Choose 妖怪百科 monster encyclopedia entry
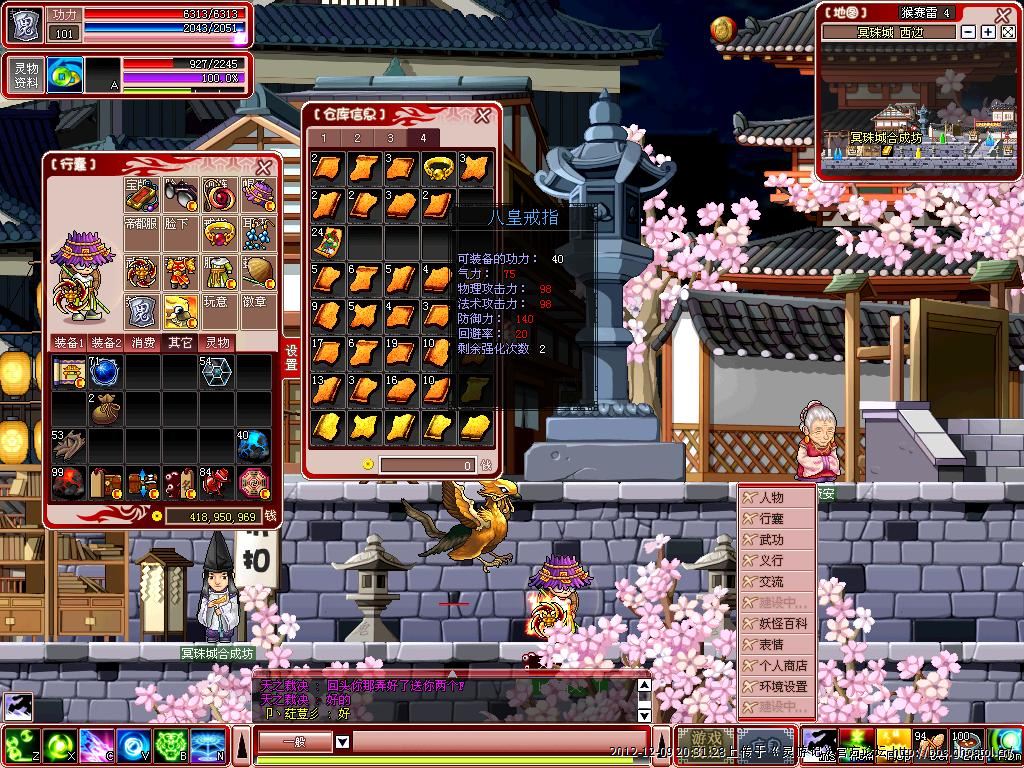This screenshot has width=1024, height=768. (782, 623)
